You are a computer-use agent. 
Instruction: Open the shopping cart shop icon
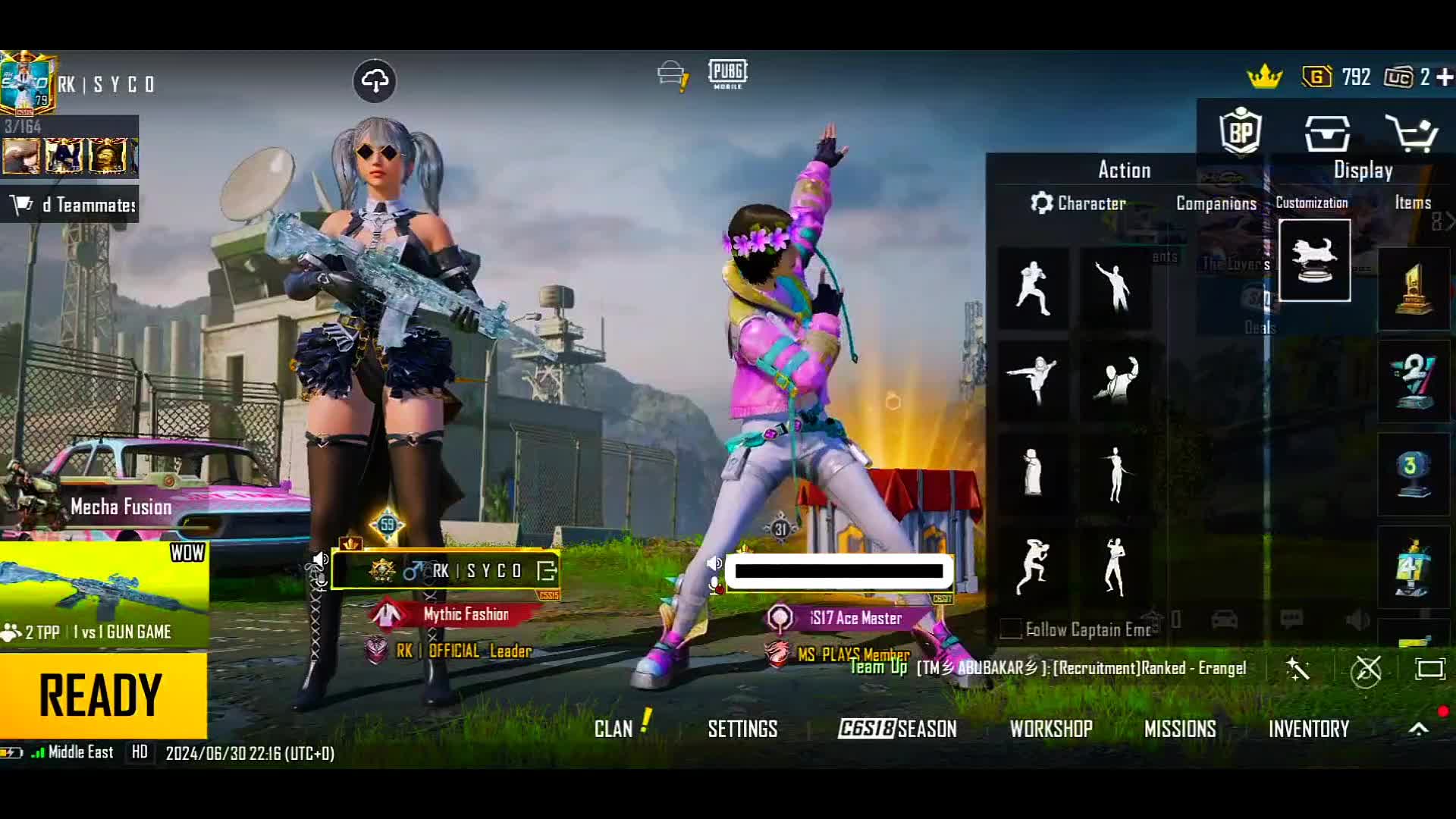[1410, 134]
